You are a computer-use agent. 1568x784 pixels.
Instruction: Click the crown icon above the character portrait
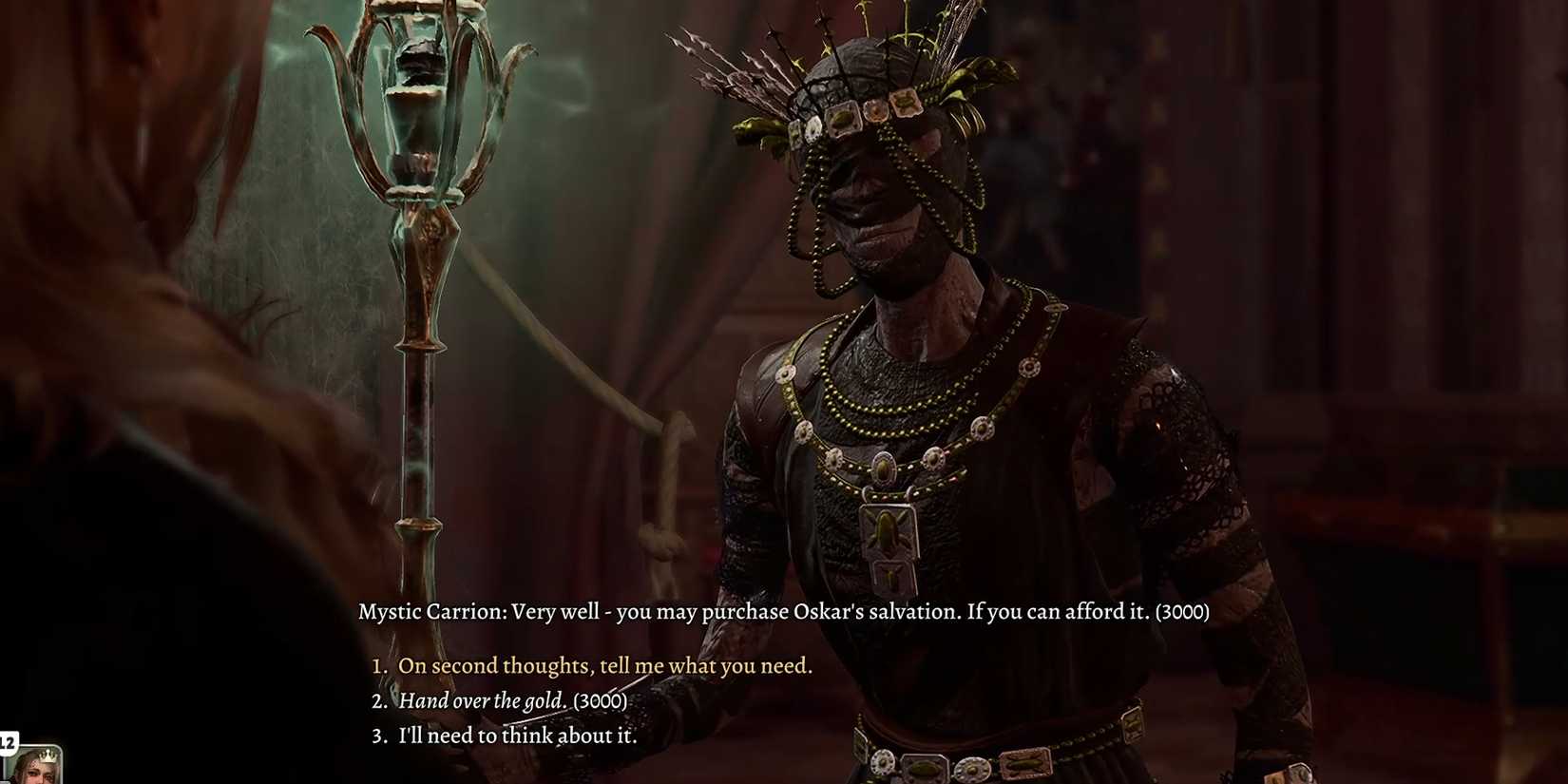(48, 755)
